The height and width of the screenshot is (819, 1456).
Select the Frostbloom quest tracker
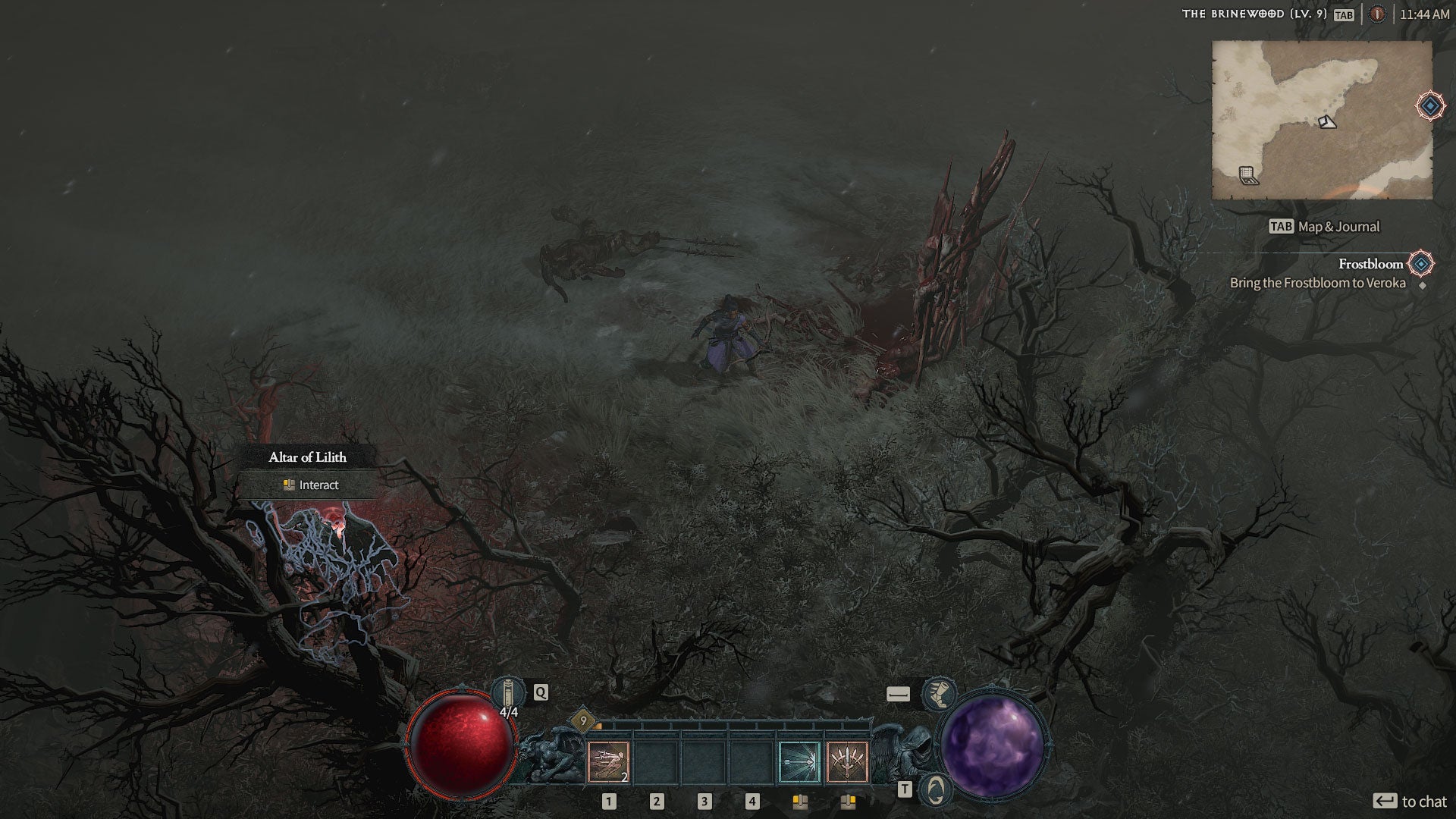tap(1370, 264)
